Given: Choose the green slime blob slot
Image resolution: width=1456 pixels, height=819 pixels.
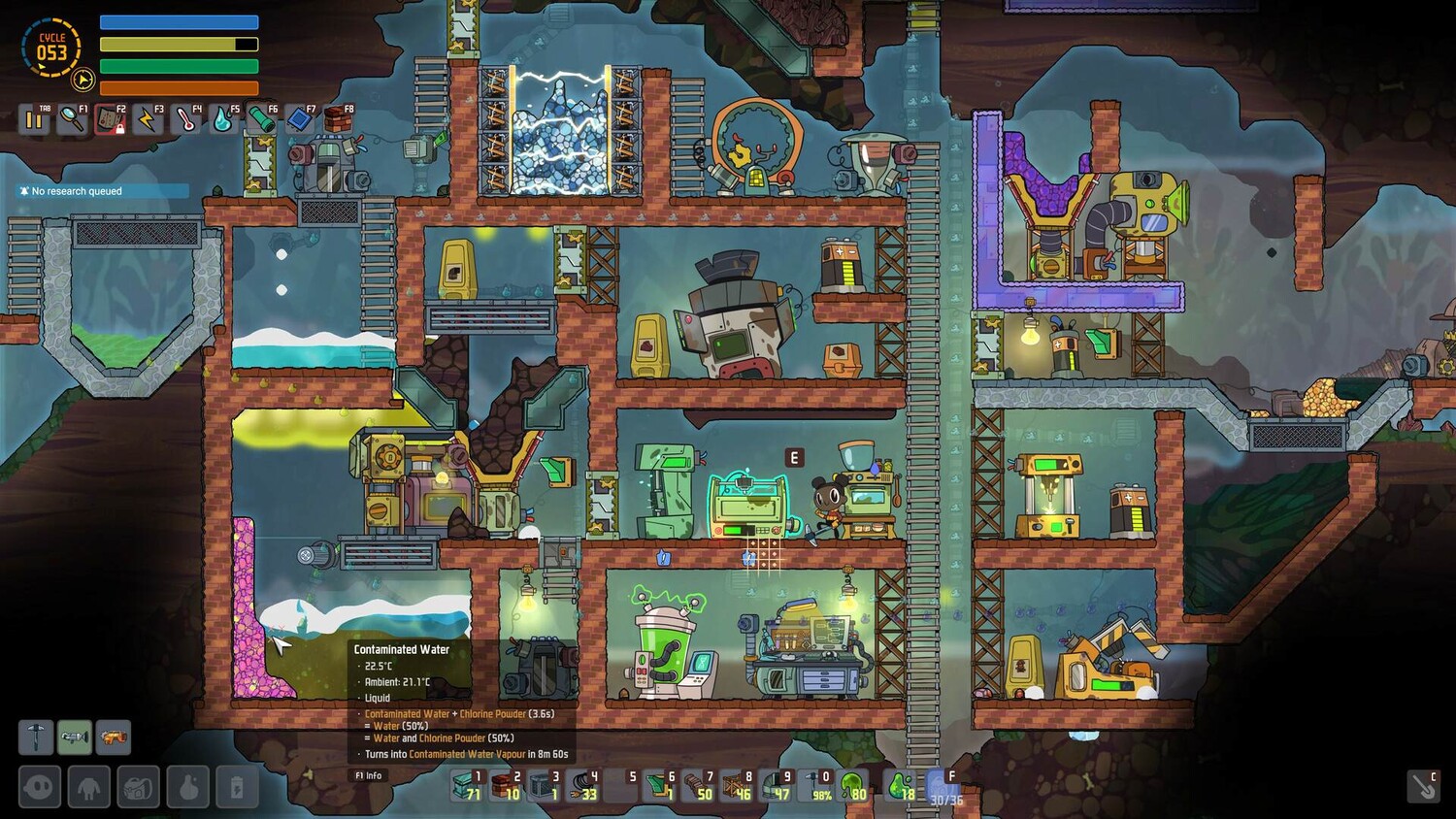Looking at the screenshot, I should tap(853, 785).
